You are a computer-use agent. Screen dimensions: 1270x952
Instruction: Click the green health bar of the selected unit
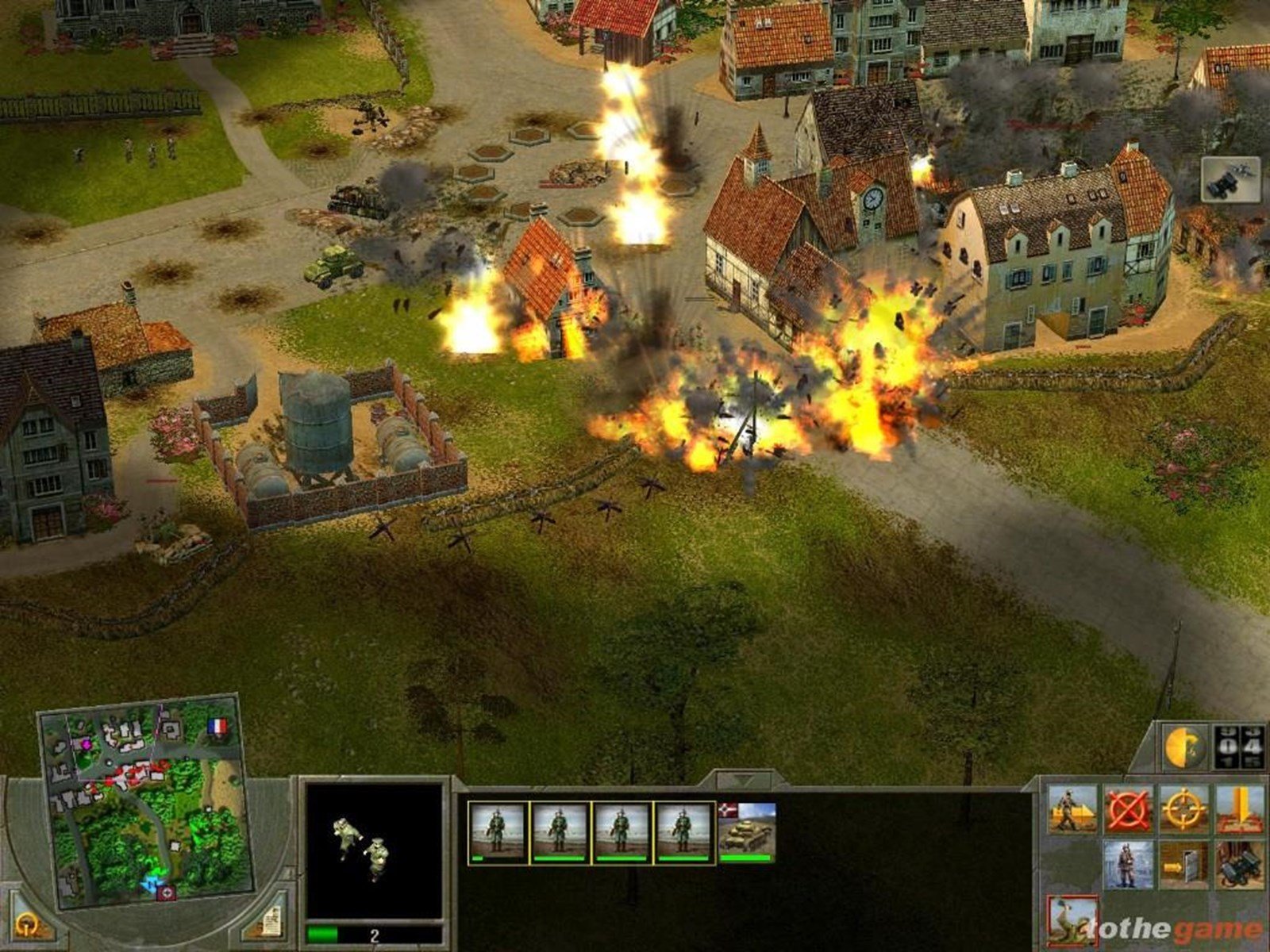tap(321, 933)
